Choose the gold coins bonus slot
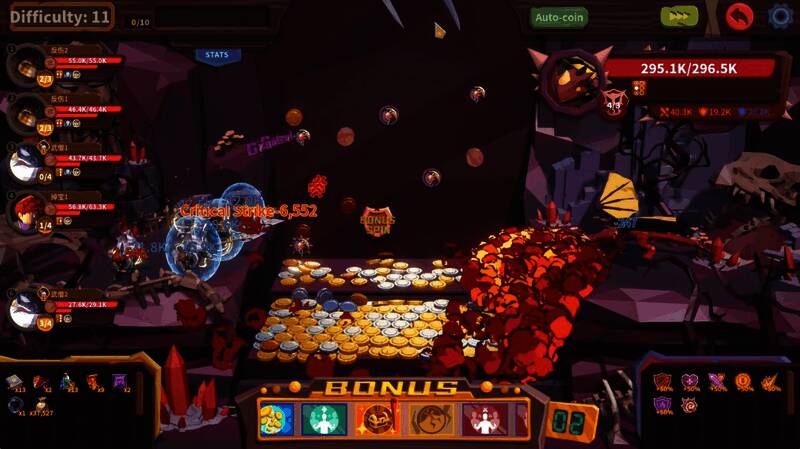 [275, 419]
